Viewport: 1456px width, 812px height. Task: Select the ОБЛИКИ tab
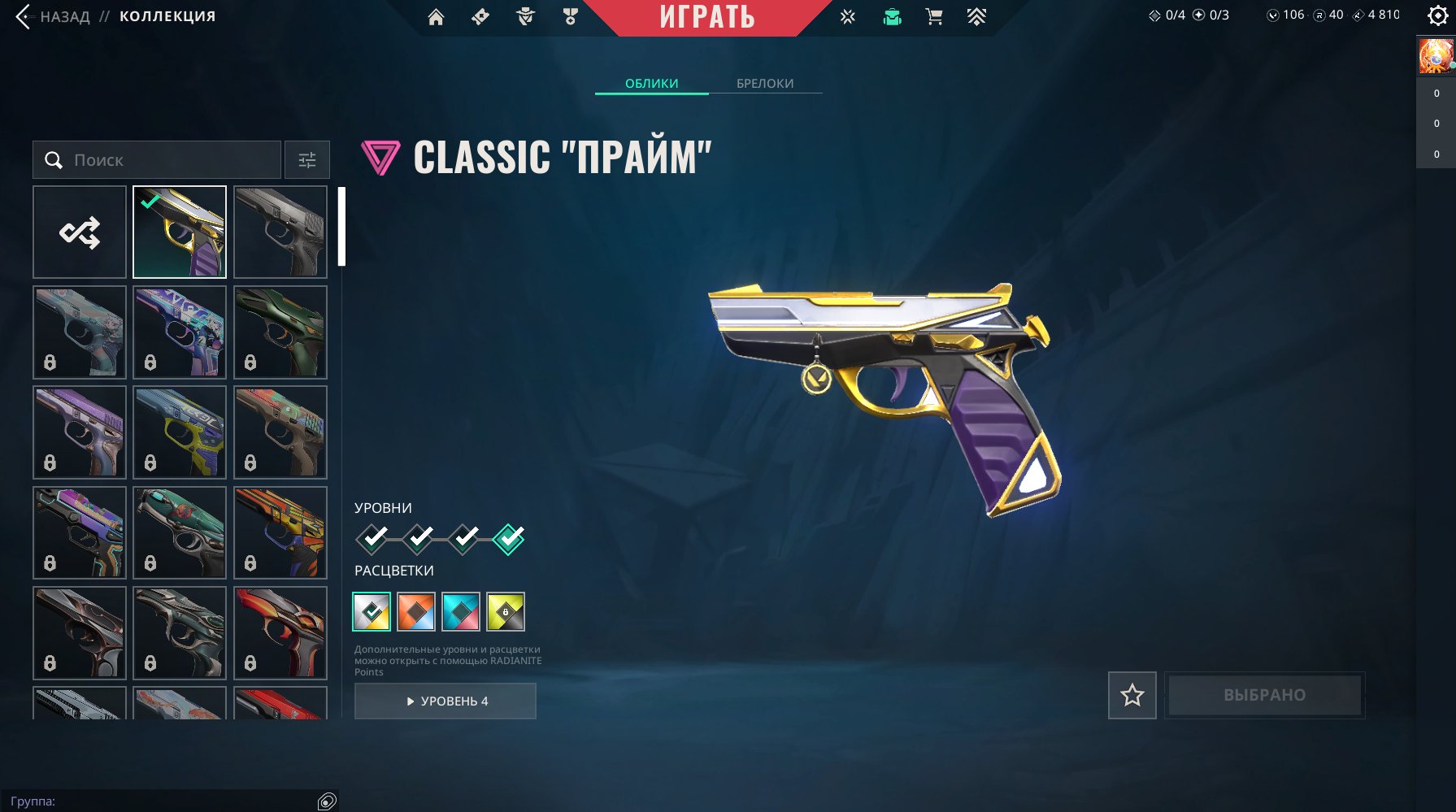[x=651, y=83]
